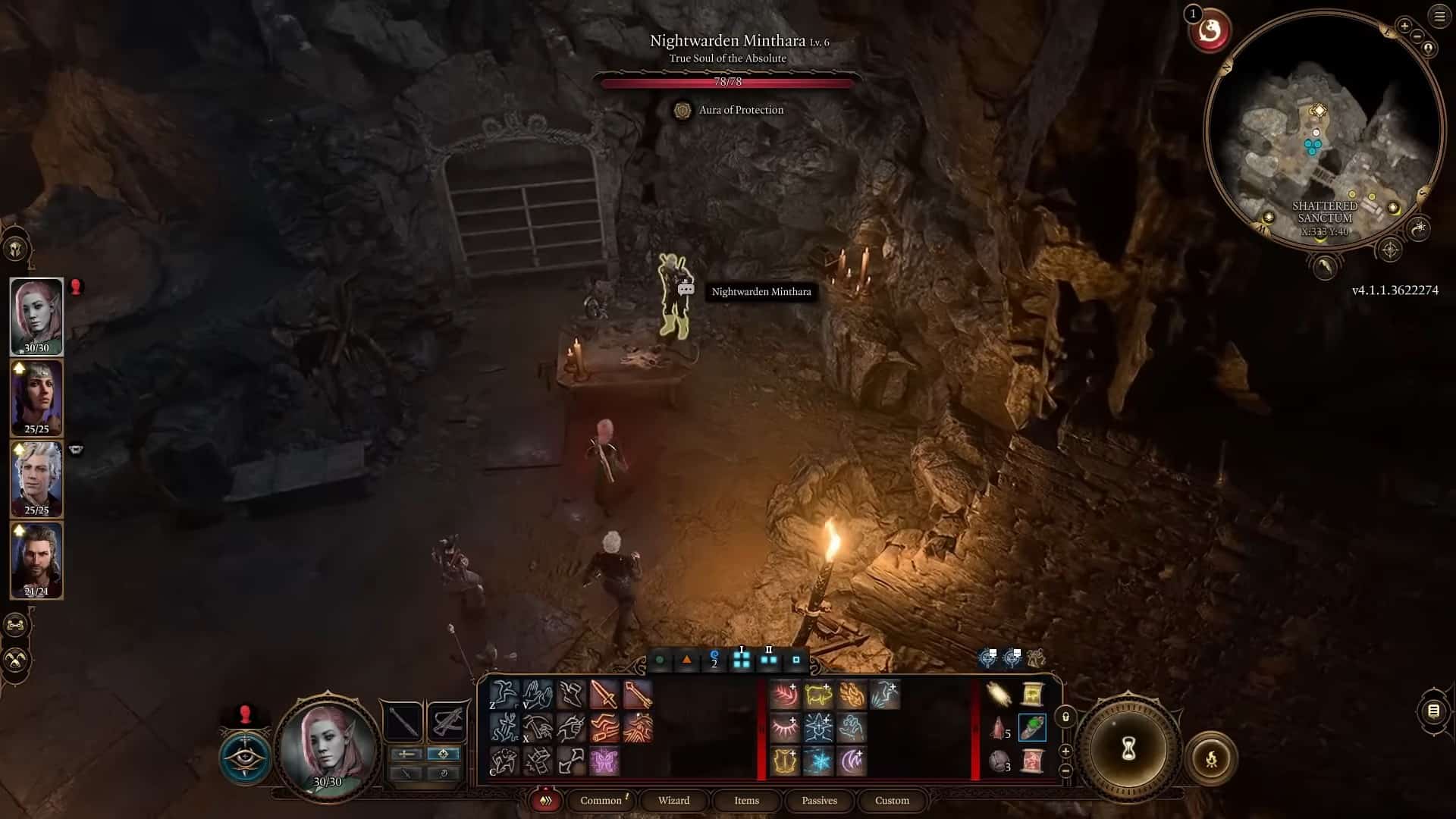This screenshot has height=819, width=1456.
Task: Choose Gale's party portrait
Action: click(36, 560)
